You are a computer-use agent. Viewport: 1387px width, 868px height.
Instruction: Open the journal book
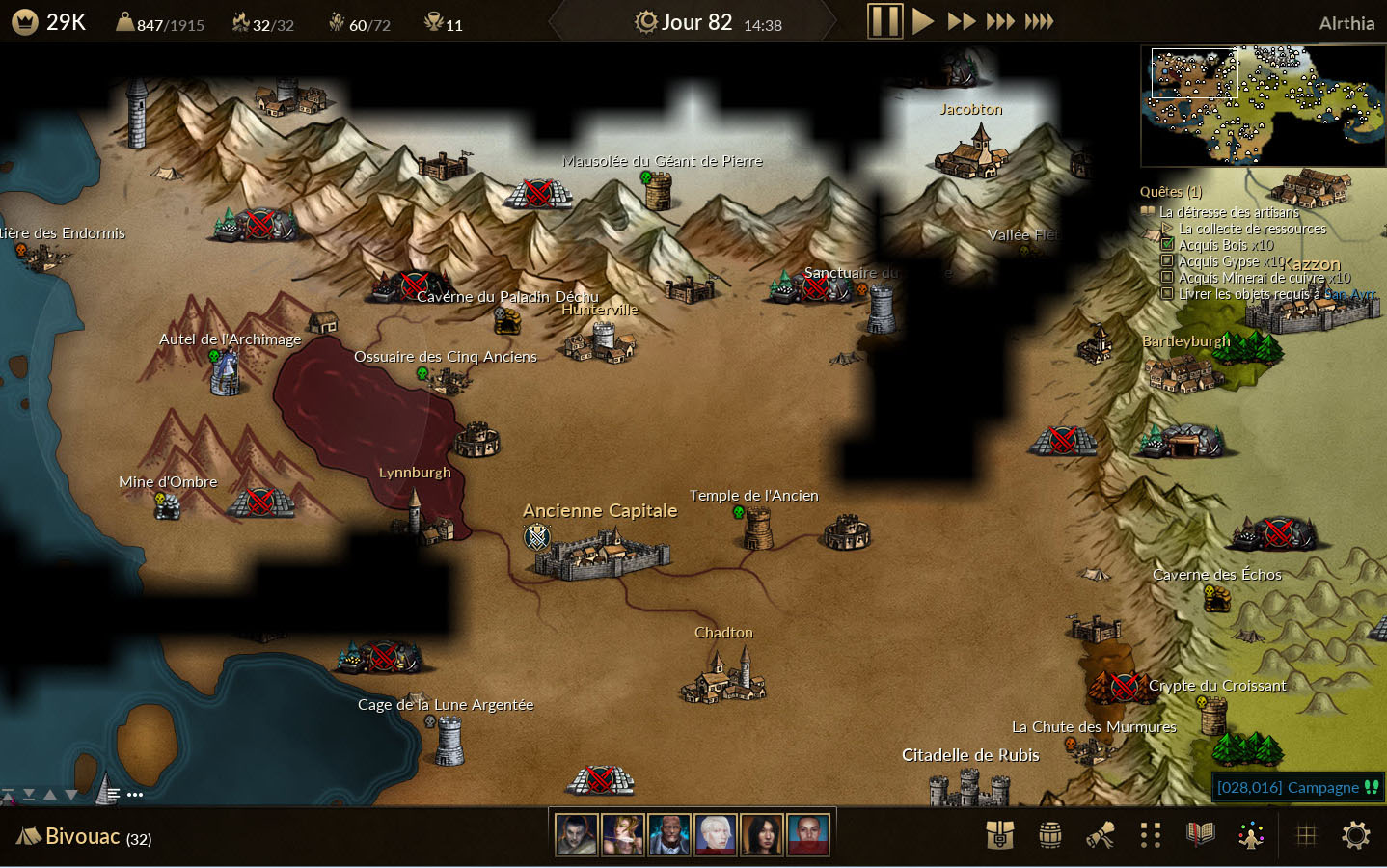[x=1200, y=835]
